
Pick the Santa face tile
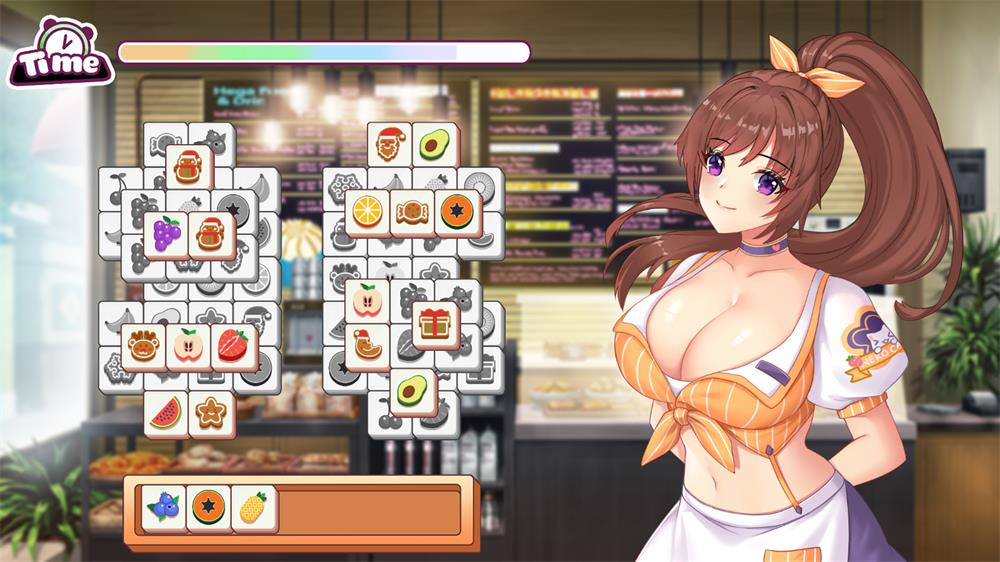tap(390, 147)
